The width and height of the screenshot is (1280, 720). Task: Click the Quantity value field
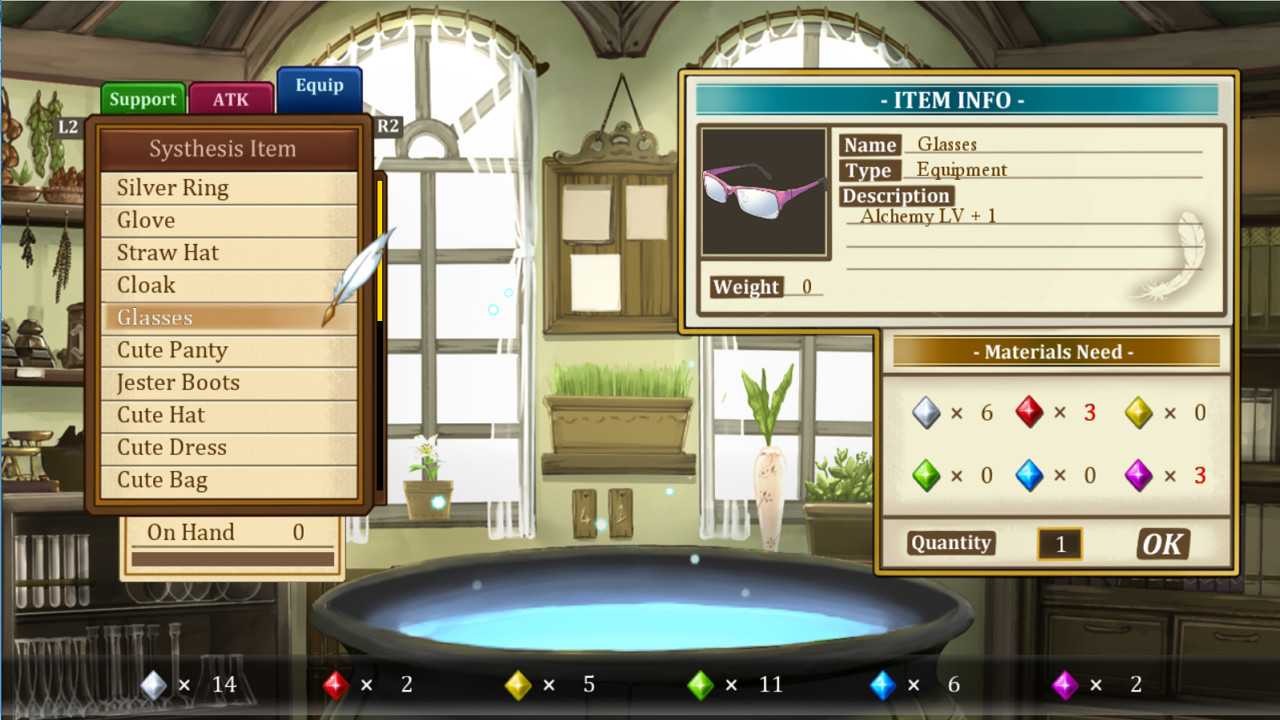(1059, 543)
